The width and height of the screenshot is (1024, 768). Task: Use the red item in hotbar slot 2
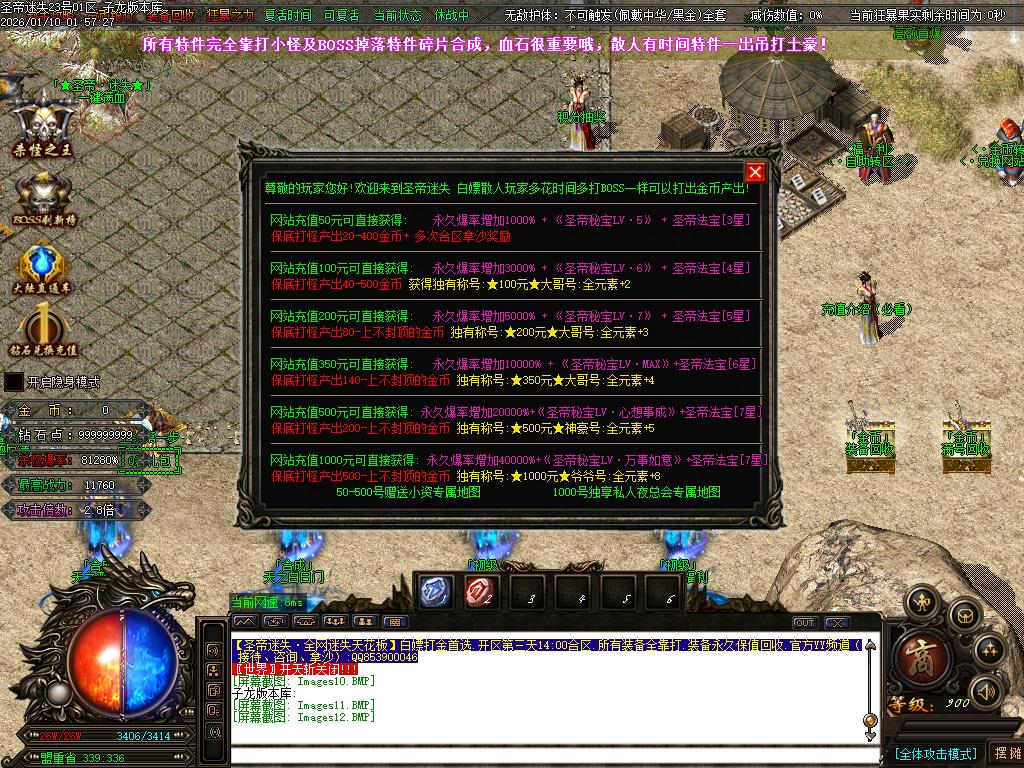(x=480, y=593)
